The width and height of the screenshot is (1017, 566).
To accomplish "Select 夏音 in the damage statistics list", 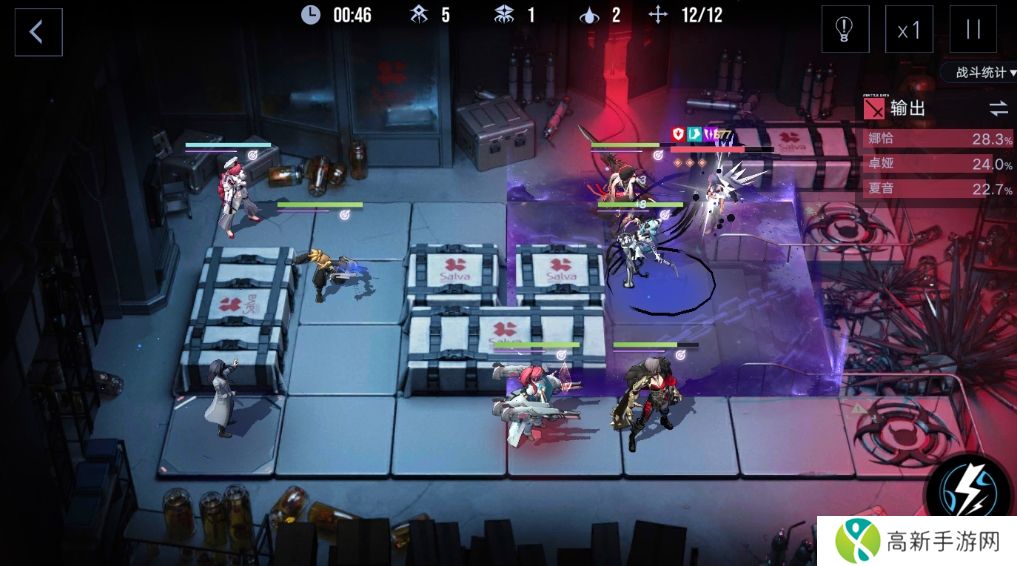I will tap(938, 189).
